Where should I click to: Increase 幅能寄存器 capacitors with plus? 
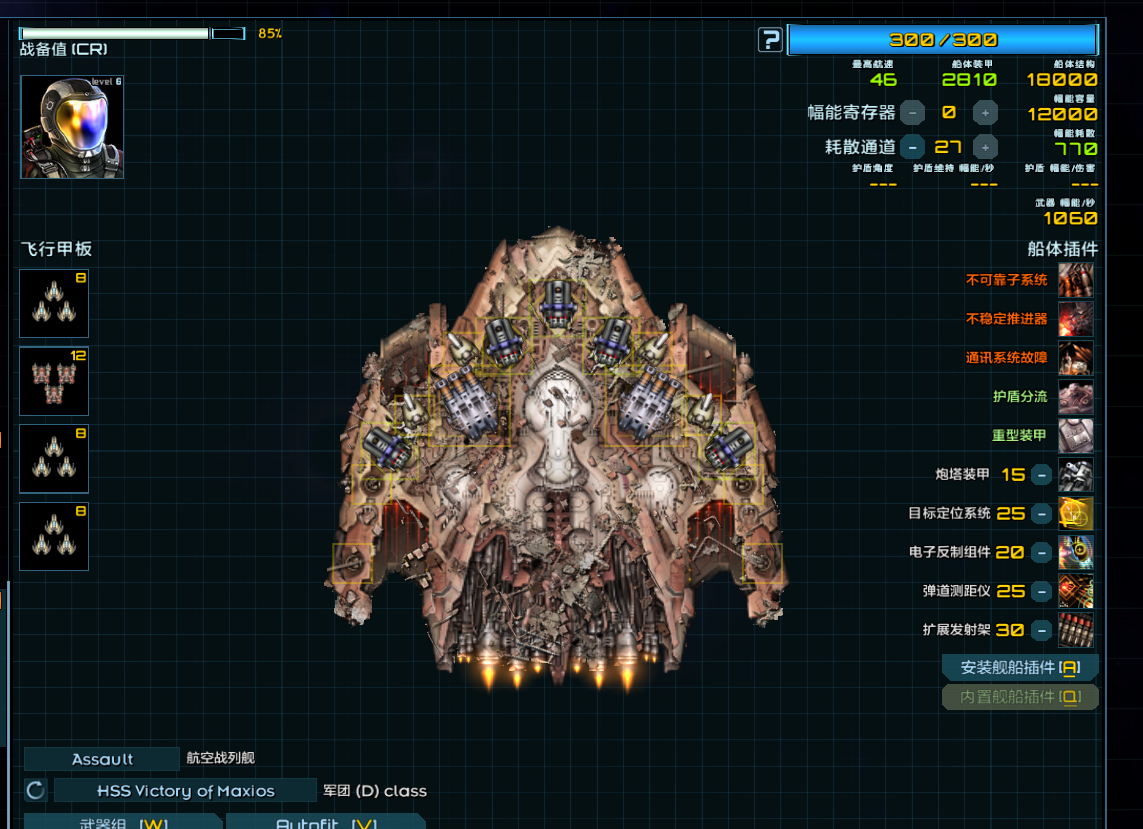pos(985,113)
